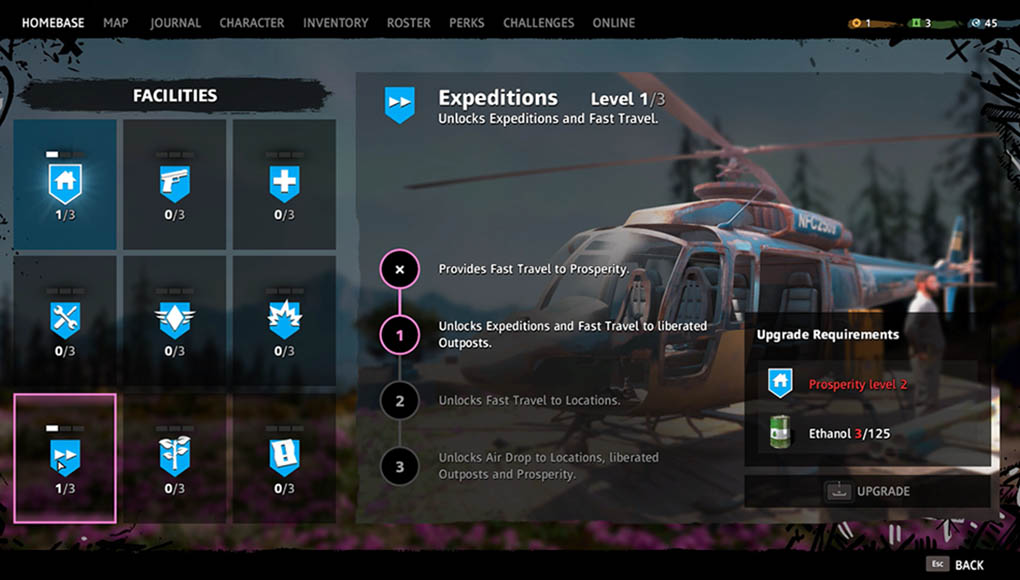Open the Challenges tab
The image size is (1020, 580).
538,22
